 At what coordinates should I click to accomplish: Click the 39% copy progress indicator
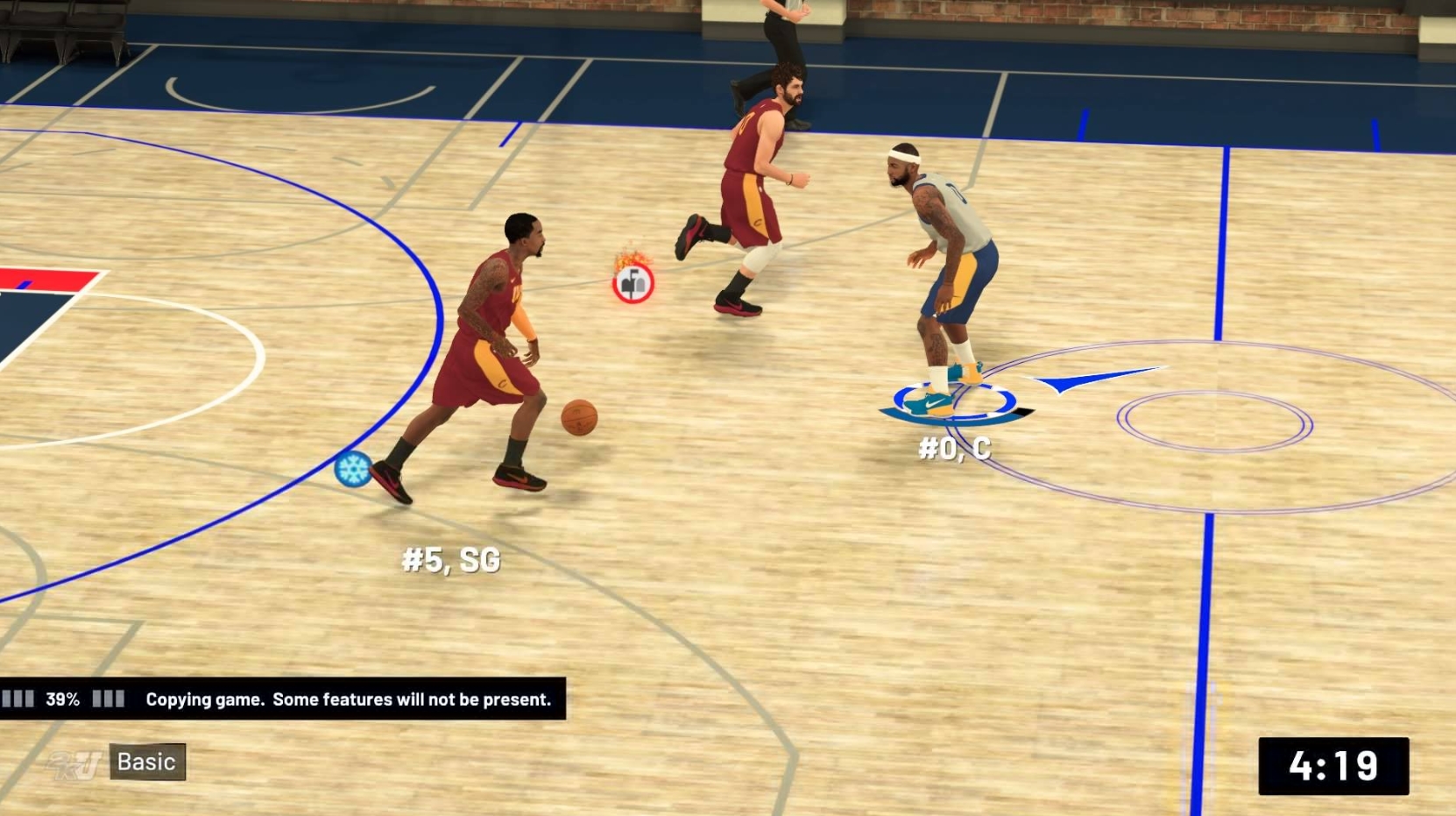click(x=65, y=700)
